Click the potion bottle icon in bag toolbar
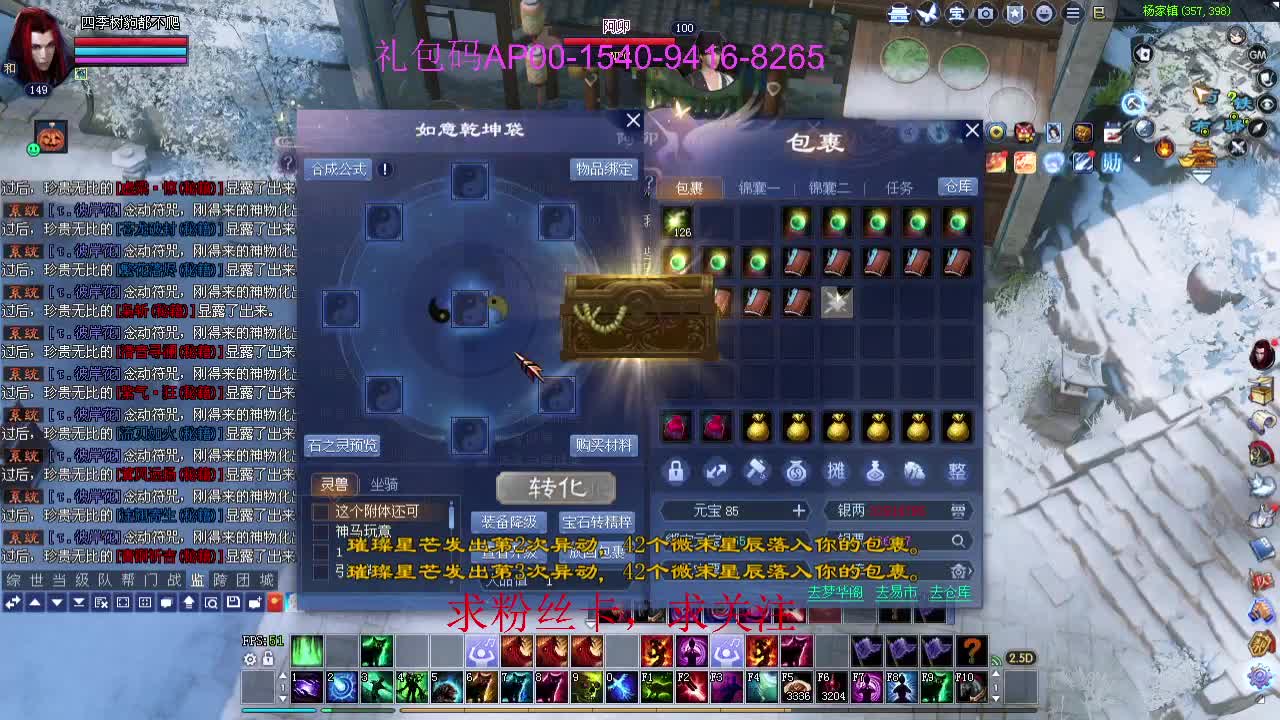 click(877, 472)
